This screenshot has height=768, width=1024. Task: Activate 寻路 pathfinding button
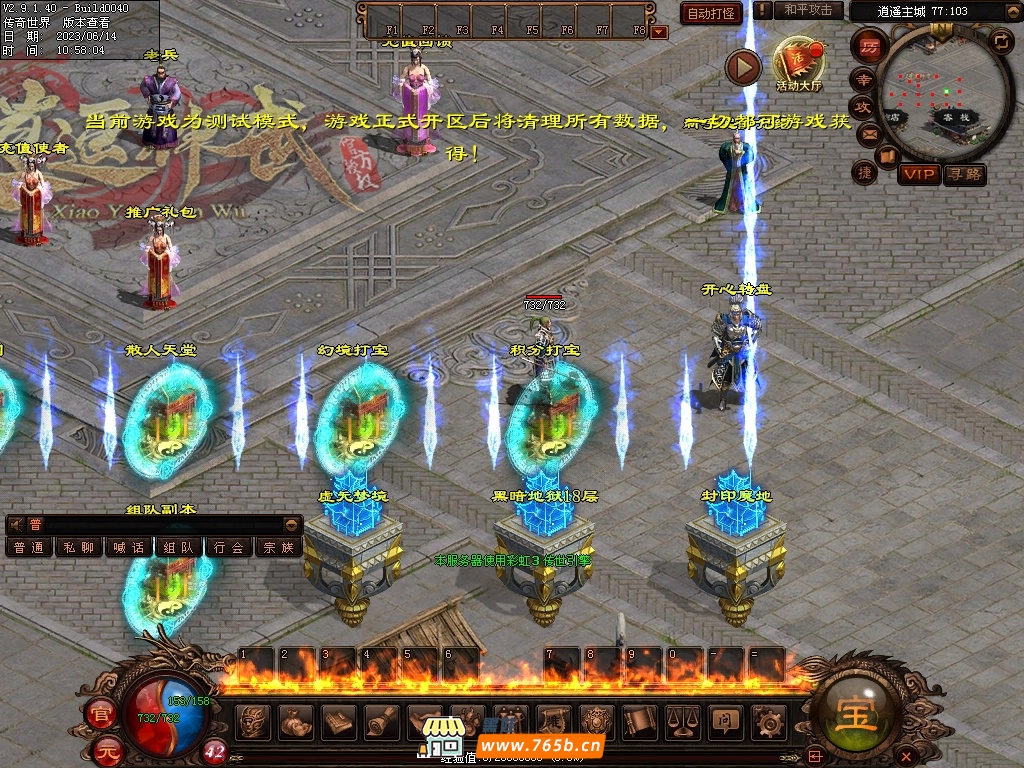click(964, 175)
